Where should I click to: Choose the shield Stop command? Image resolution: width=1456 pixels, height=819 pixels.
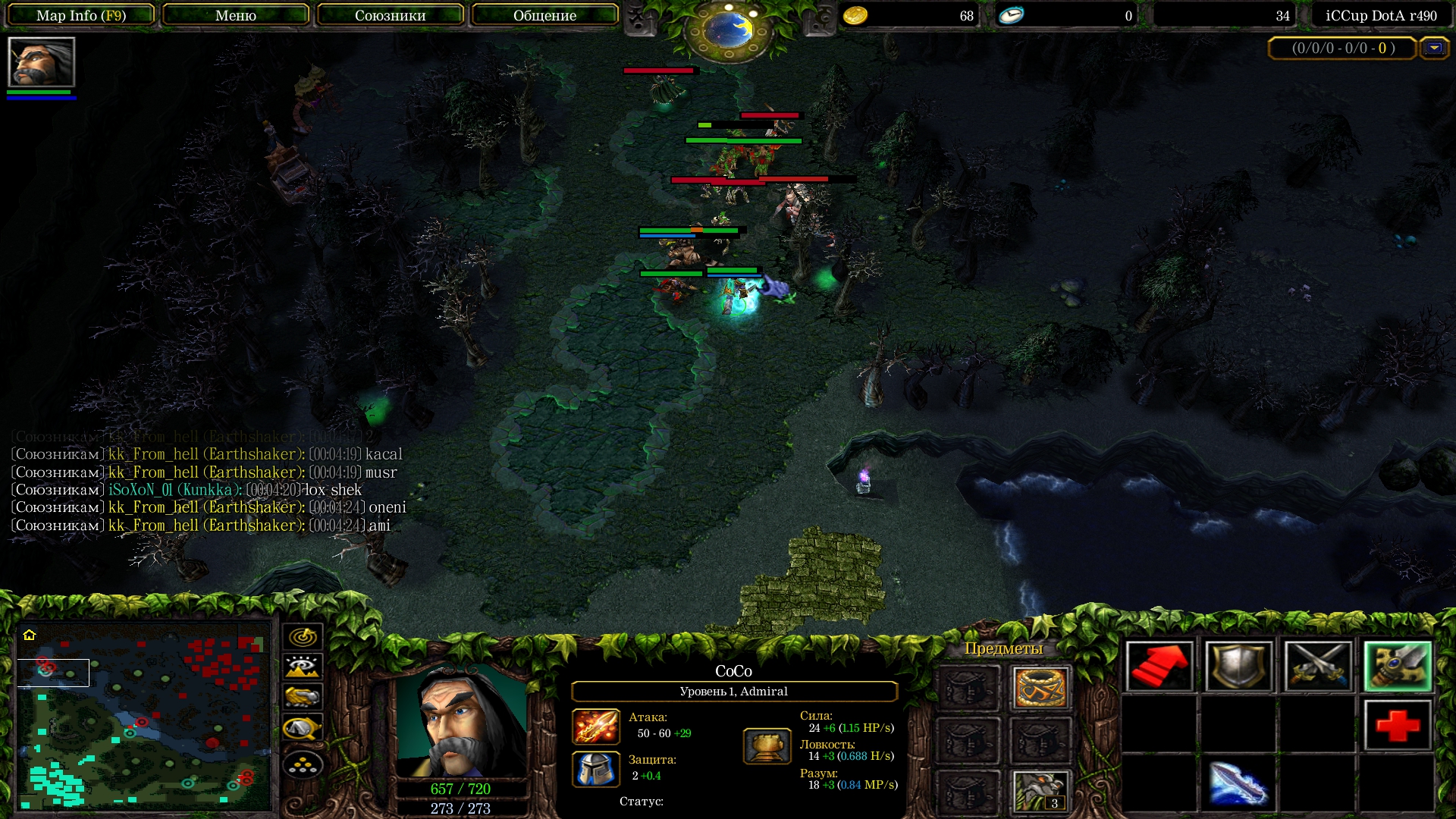[x=1238, y=667]
